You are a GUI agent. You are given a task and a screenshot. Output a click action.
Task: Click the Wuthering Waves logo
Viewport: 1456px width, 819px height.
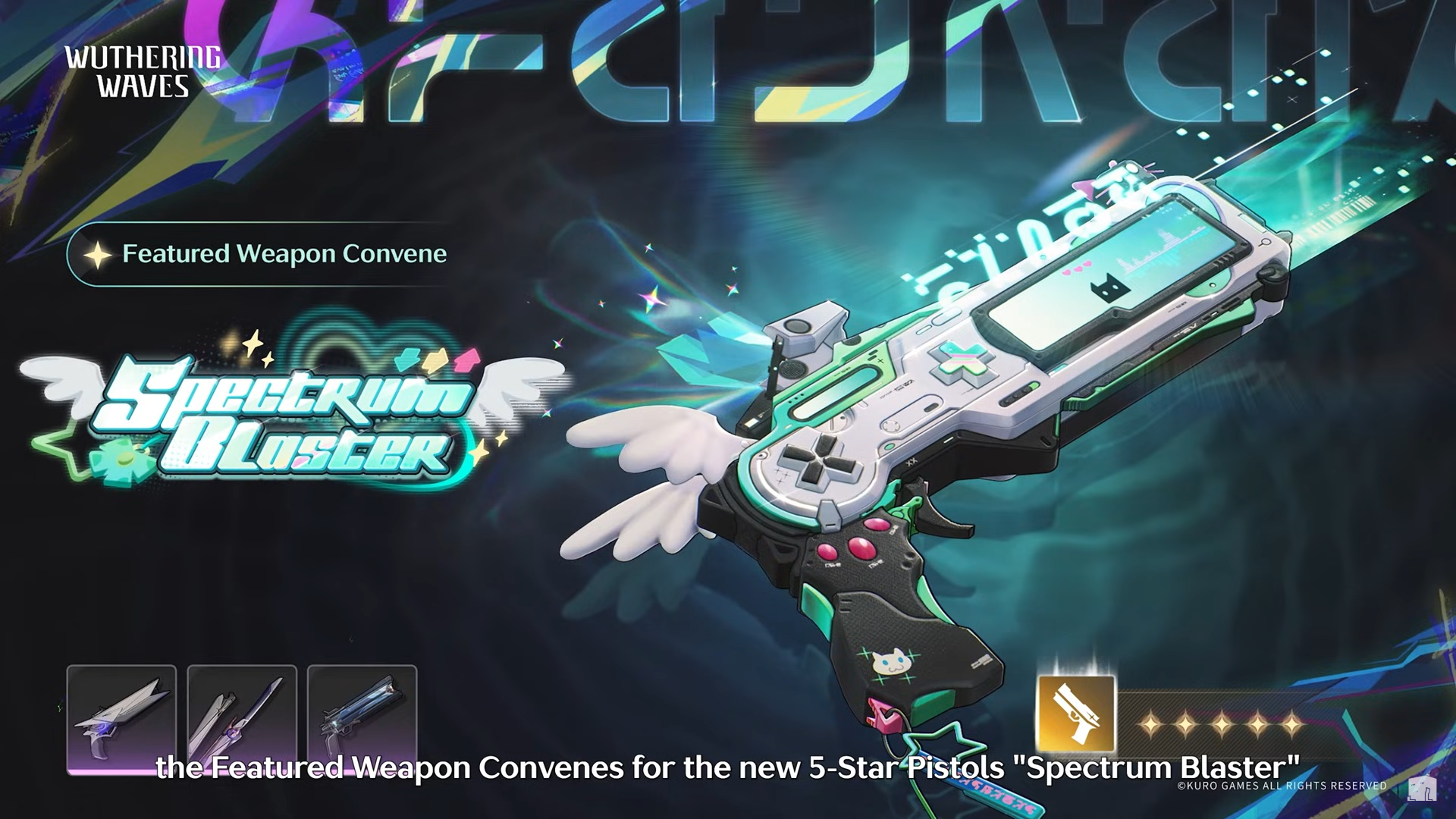pos(142,72)
